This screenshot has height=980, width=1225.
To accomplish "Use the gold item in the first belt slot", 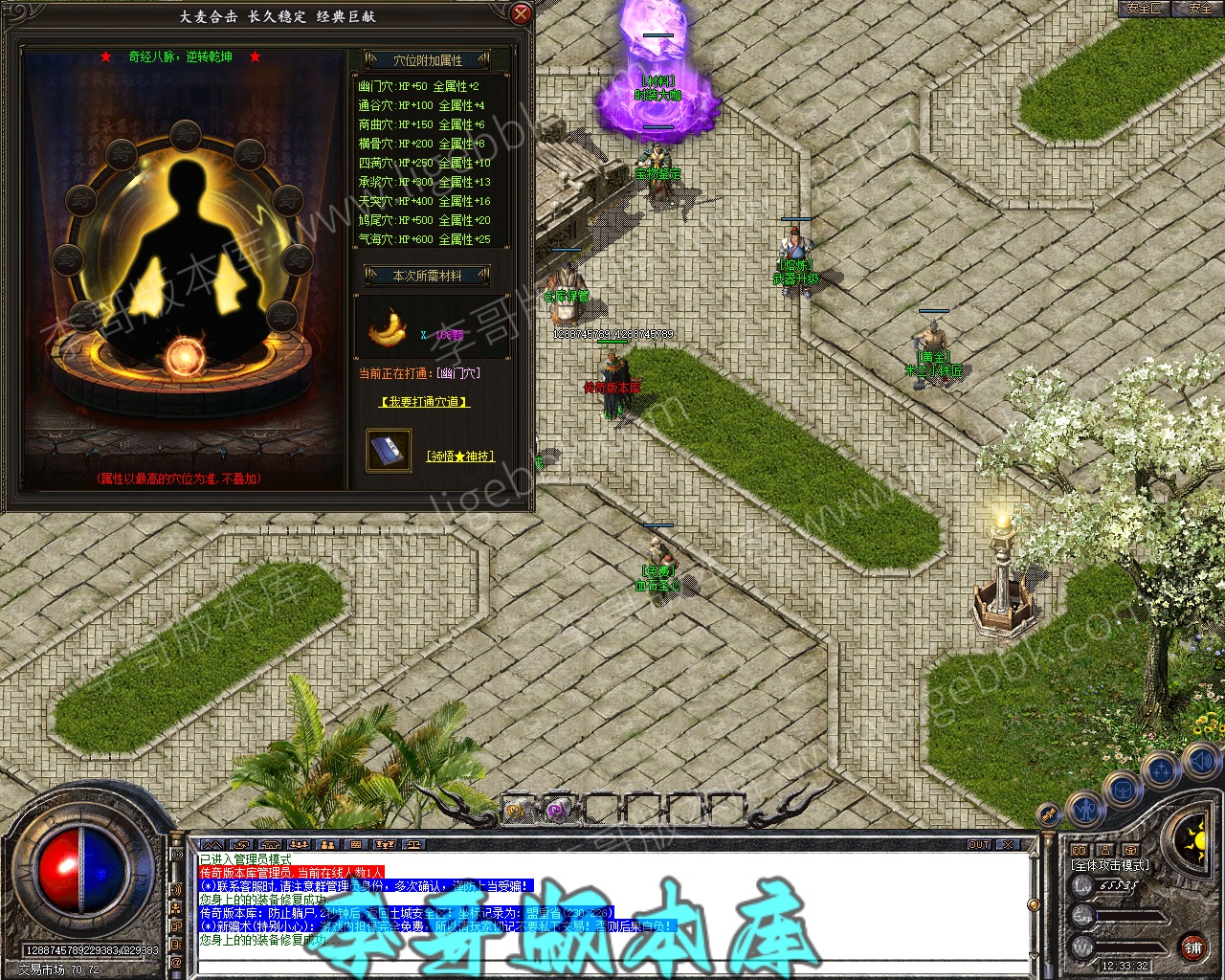I will coord(517,811).
